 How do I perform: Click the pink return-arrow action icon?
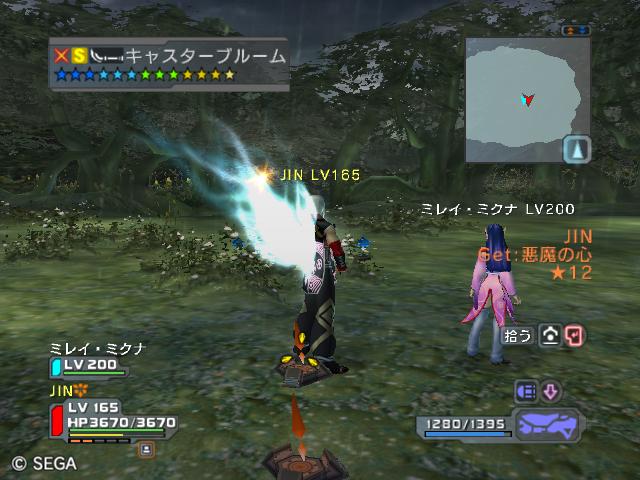point(574,336)
